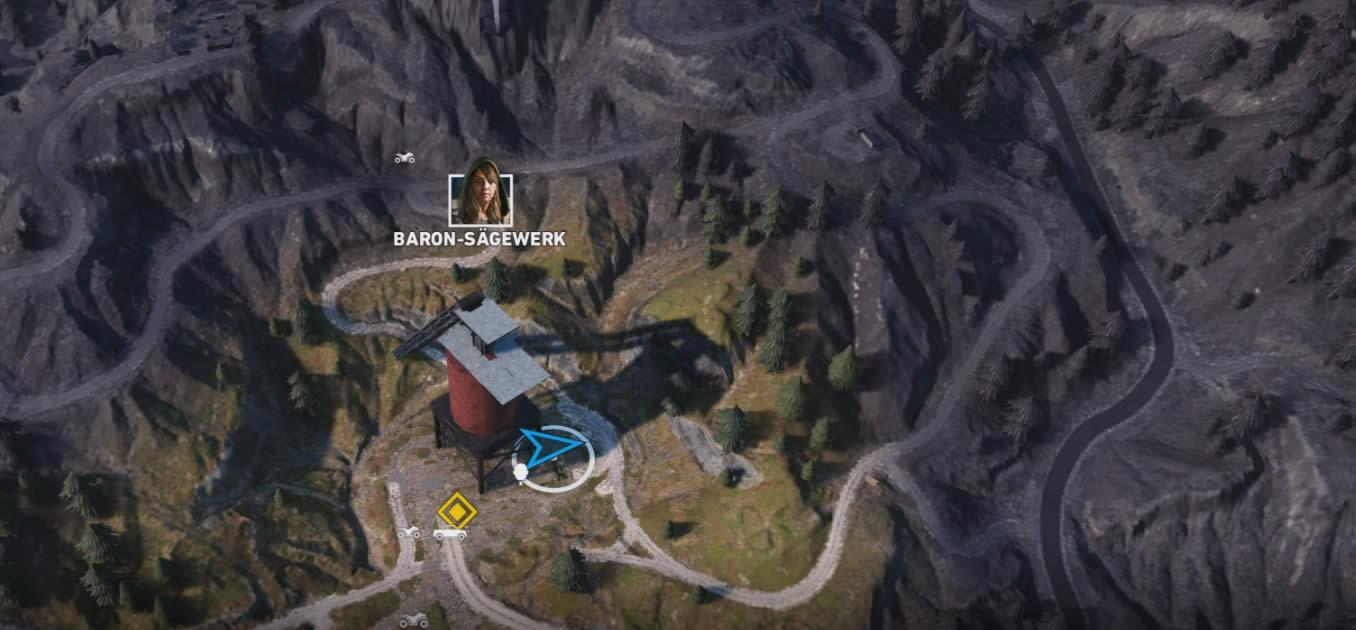Click the yellow diamond mission marker
This screenshot has width=1356, height=630.
[456, 510]
